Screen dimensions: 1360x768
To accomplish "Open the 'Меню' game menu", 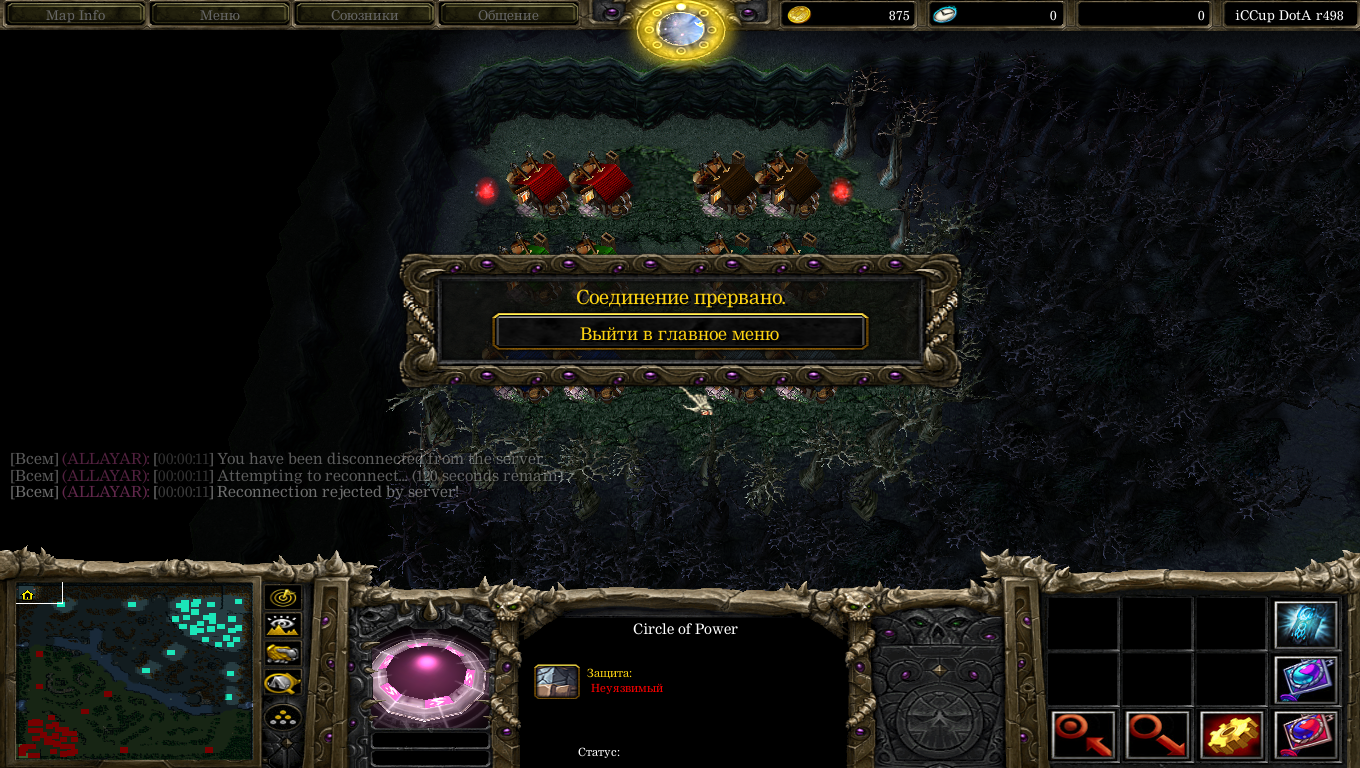I will (x=220, y=15).
